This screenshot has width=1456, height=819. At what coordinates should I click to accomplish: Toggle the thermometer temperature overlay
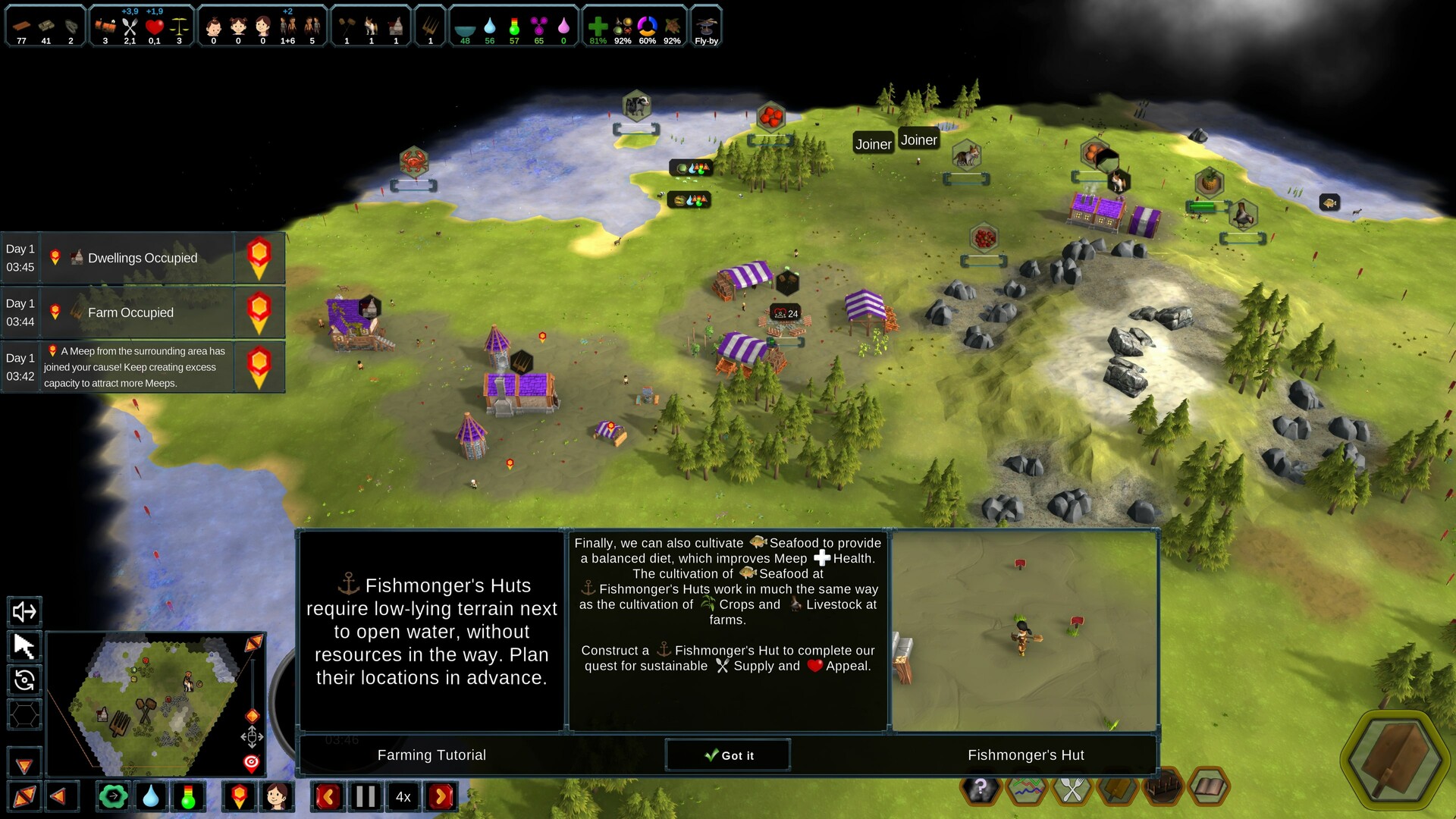[188, 796]
